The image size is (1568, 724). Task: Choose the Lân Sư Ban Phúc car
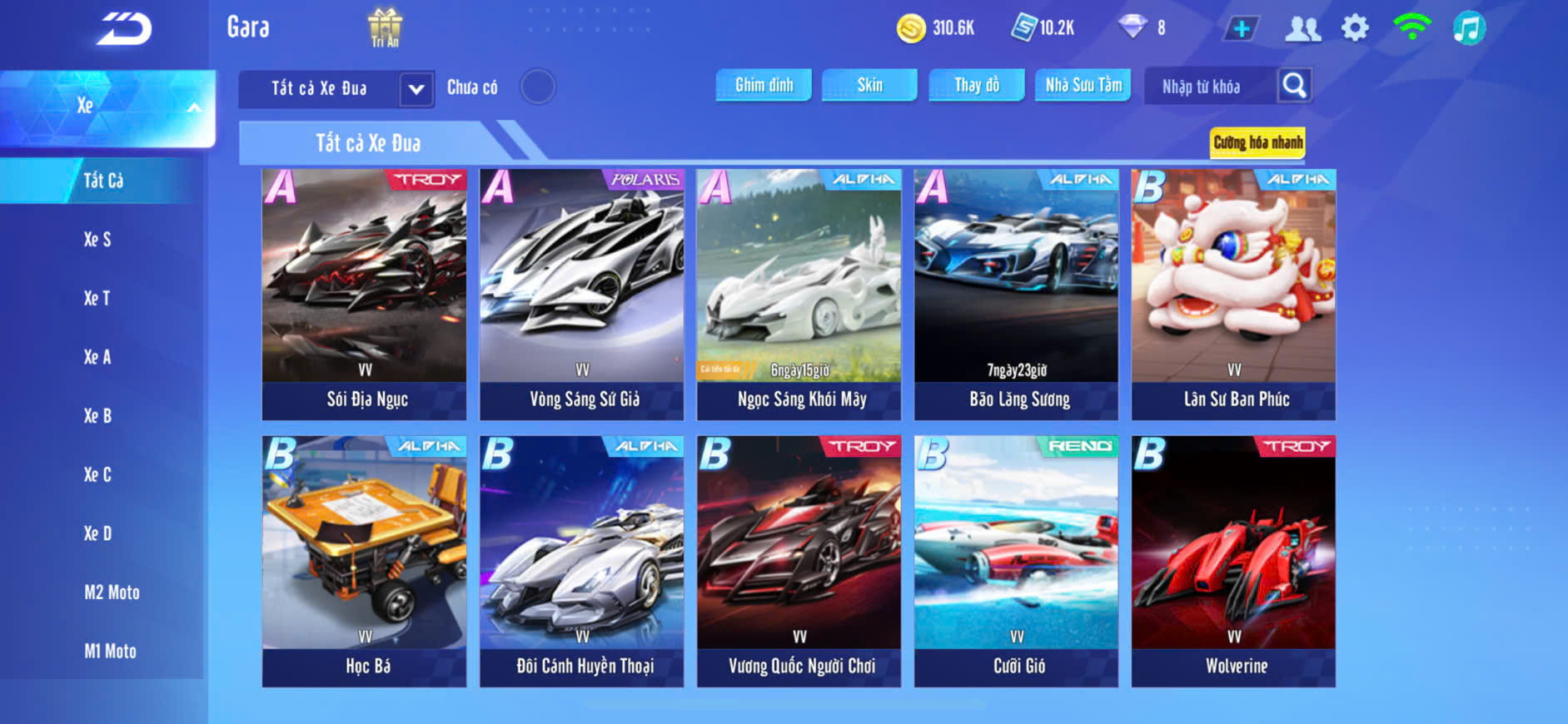point(1233,294)
